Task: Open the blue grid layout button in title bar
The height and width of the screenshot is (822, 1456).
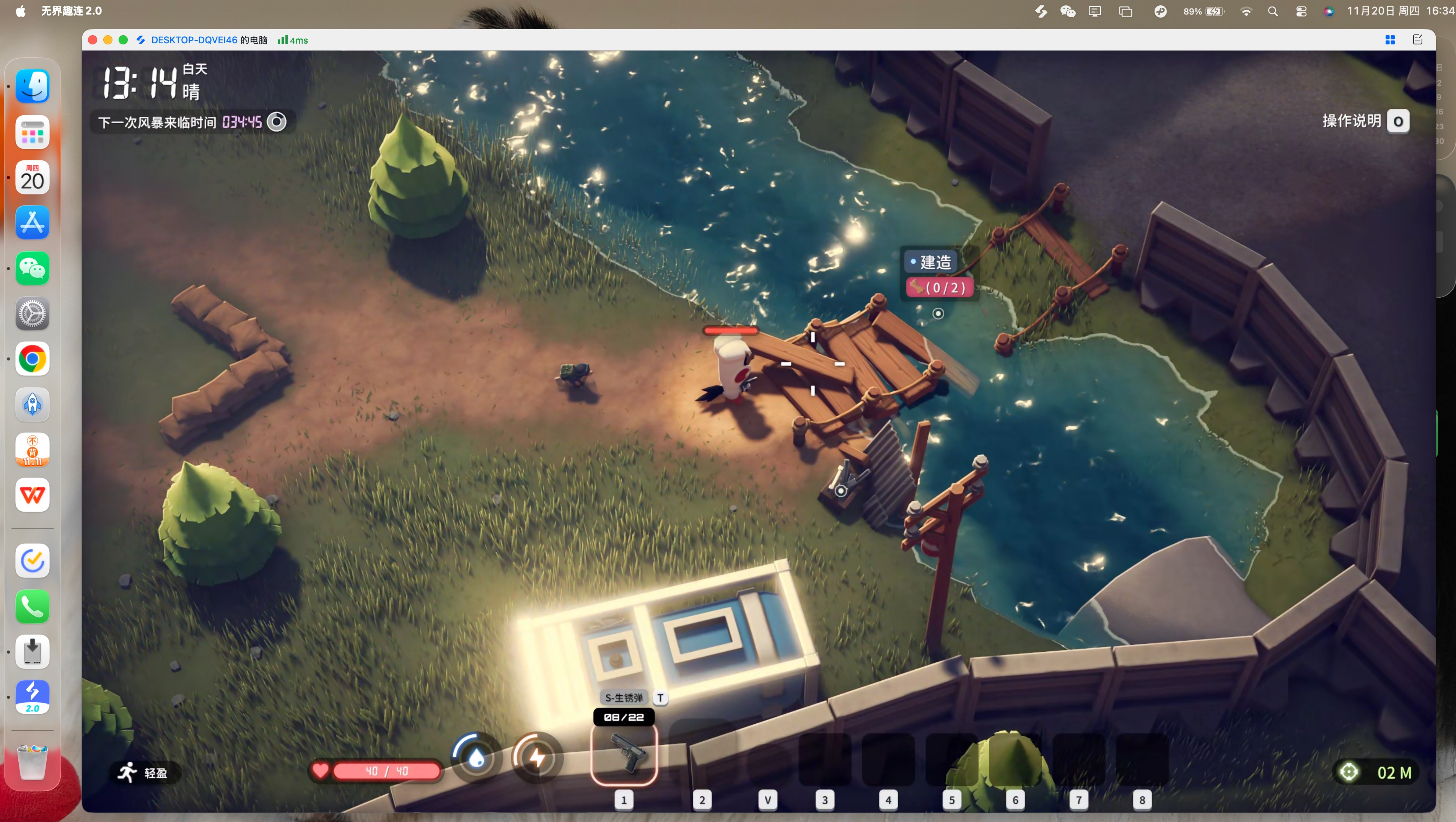Action: (x=1390, y=39)
